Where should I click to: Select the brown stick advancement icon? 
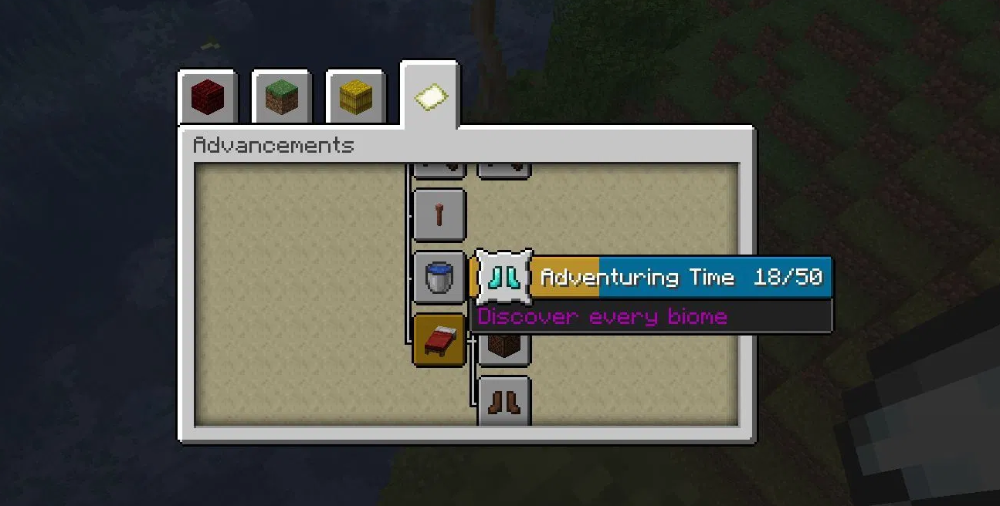pyautogui.click(x=439, y=213)
